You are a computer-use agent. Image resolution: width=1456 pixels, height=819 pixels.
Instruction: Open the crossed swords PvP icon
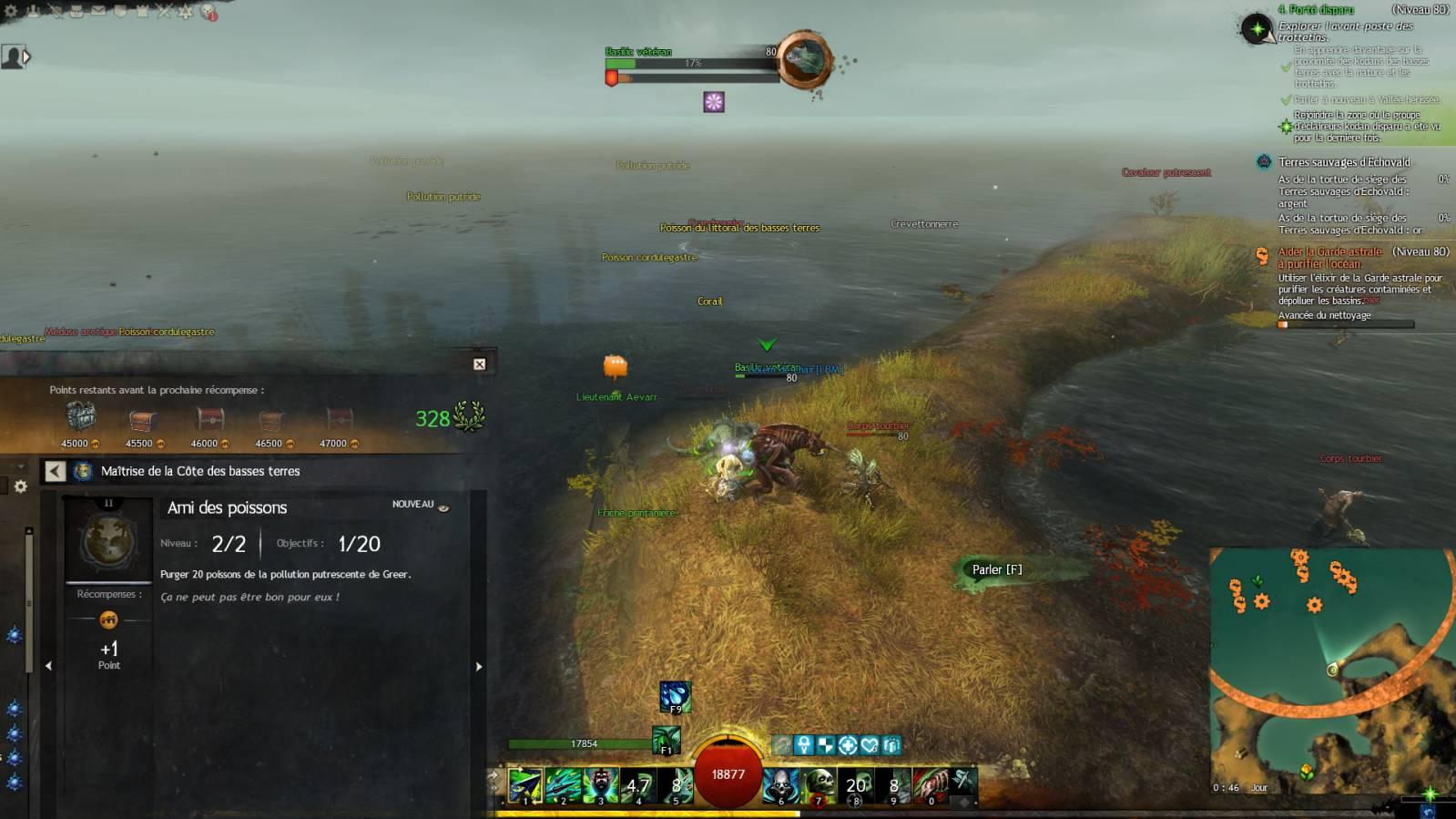tap(164, 11)
